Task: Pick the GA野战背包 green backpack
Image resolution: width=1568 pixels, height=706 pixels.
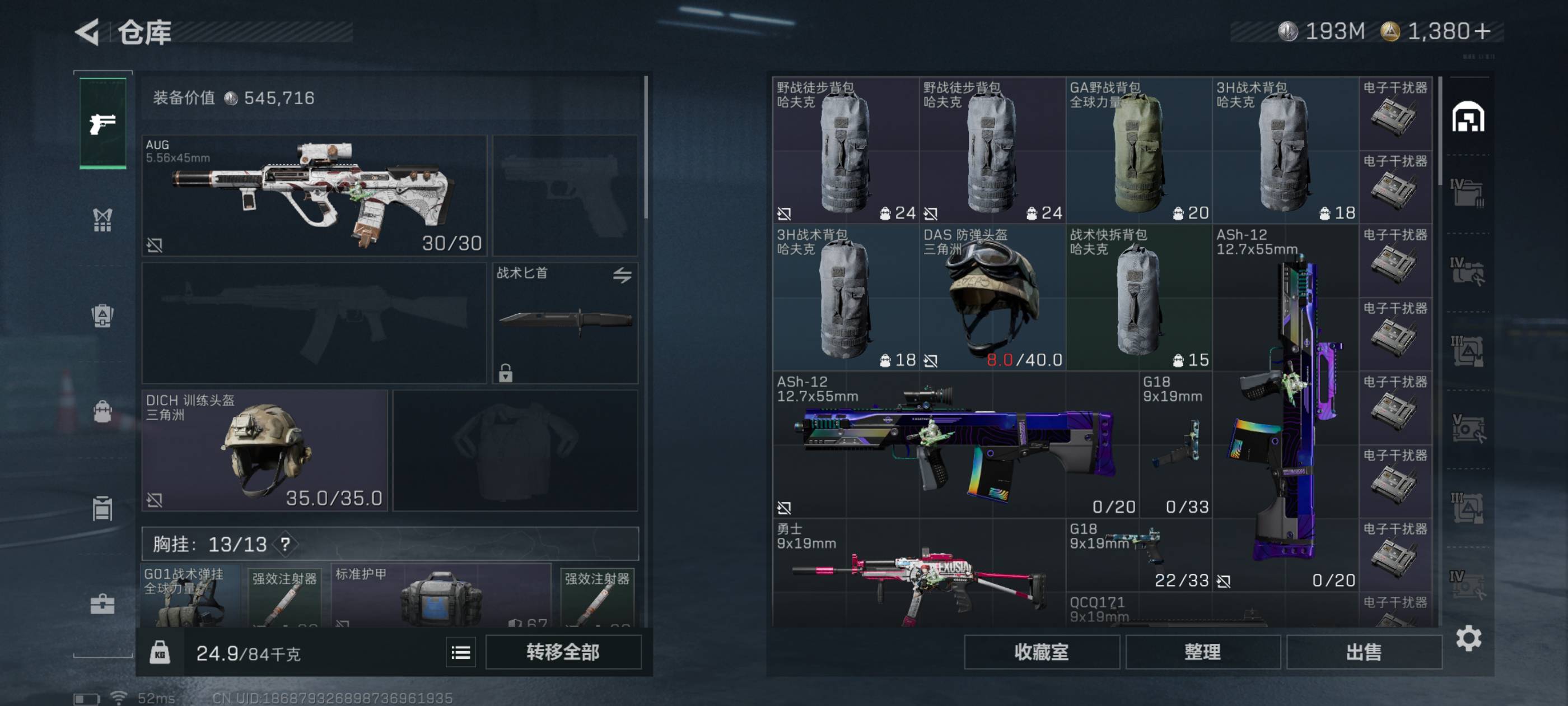Action: point(1138,150)
